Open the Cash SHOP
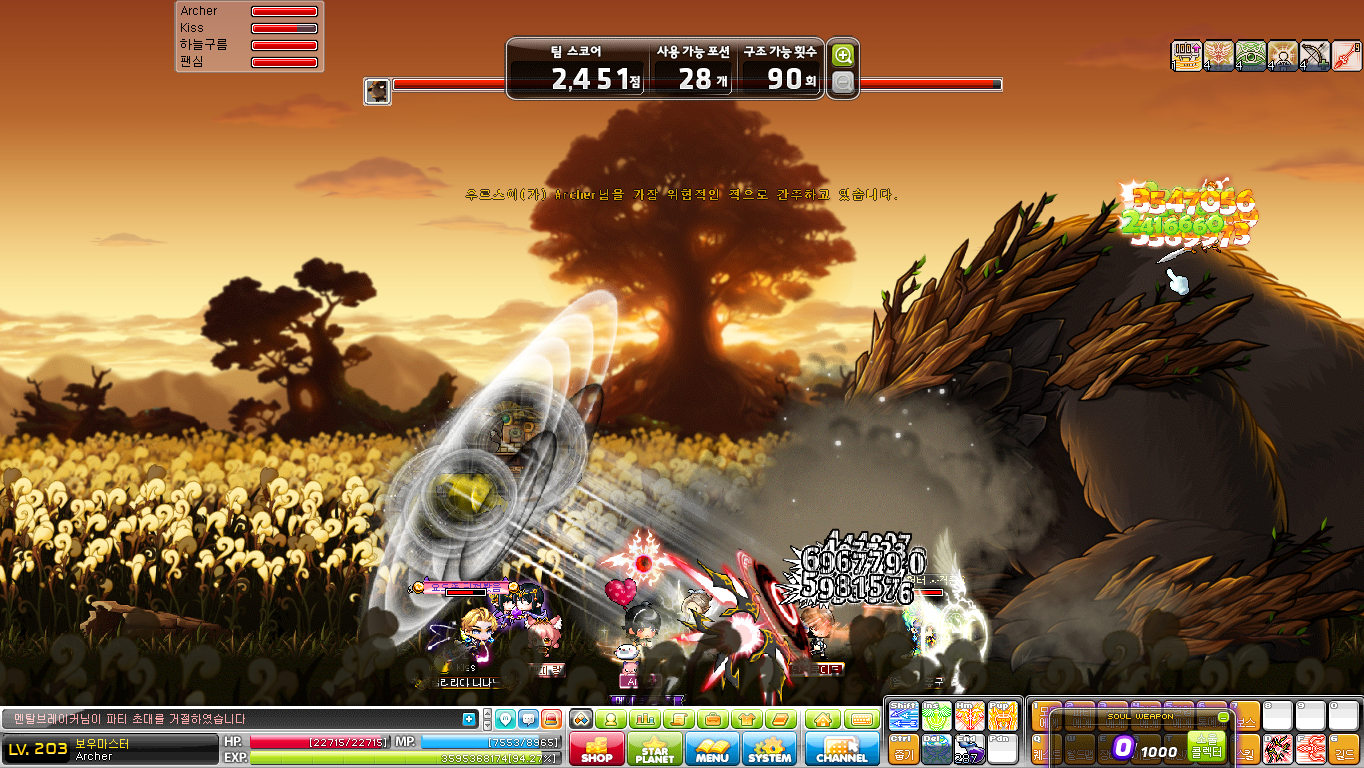The height and width of the screenshot is (768, 1364). (597, 749)
